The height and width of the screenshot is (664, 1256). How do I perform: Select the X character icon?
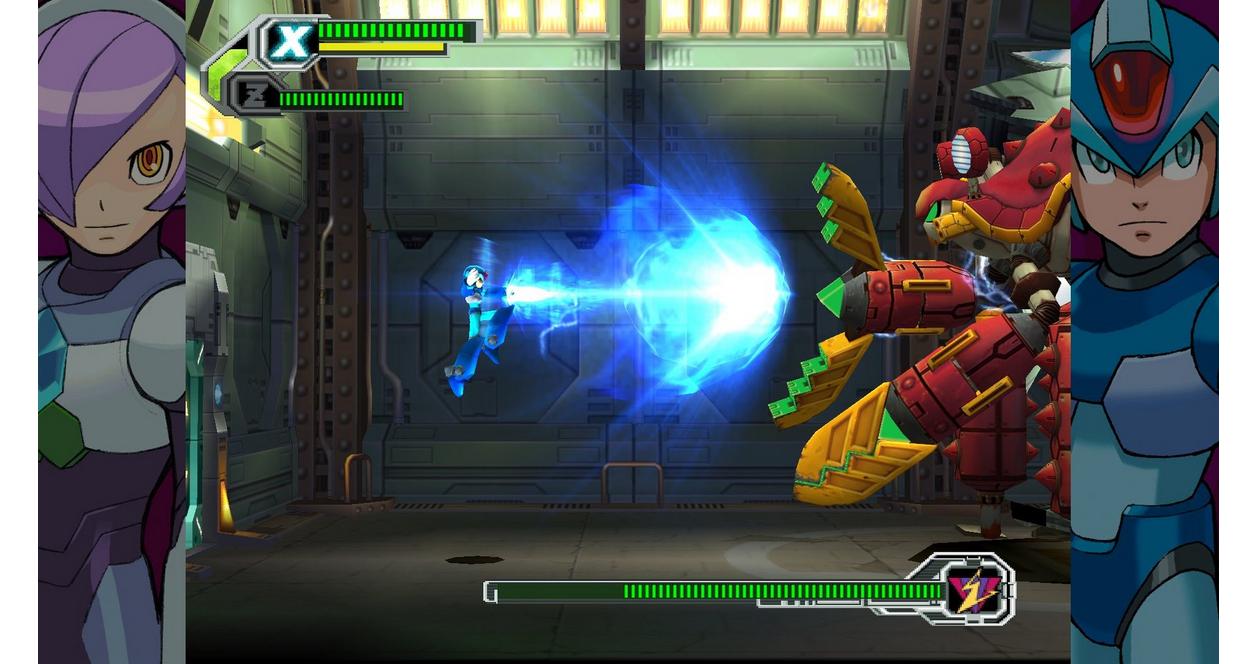291,43
